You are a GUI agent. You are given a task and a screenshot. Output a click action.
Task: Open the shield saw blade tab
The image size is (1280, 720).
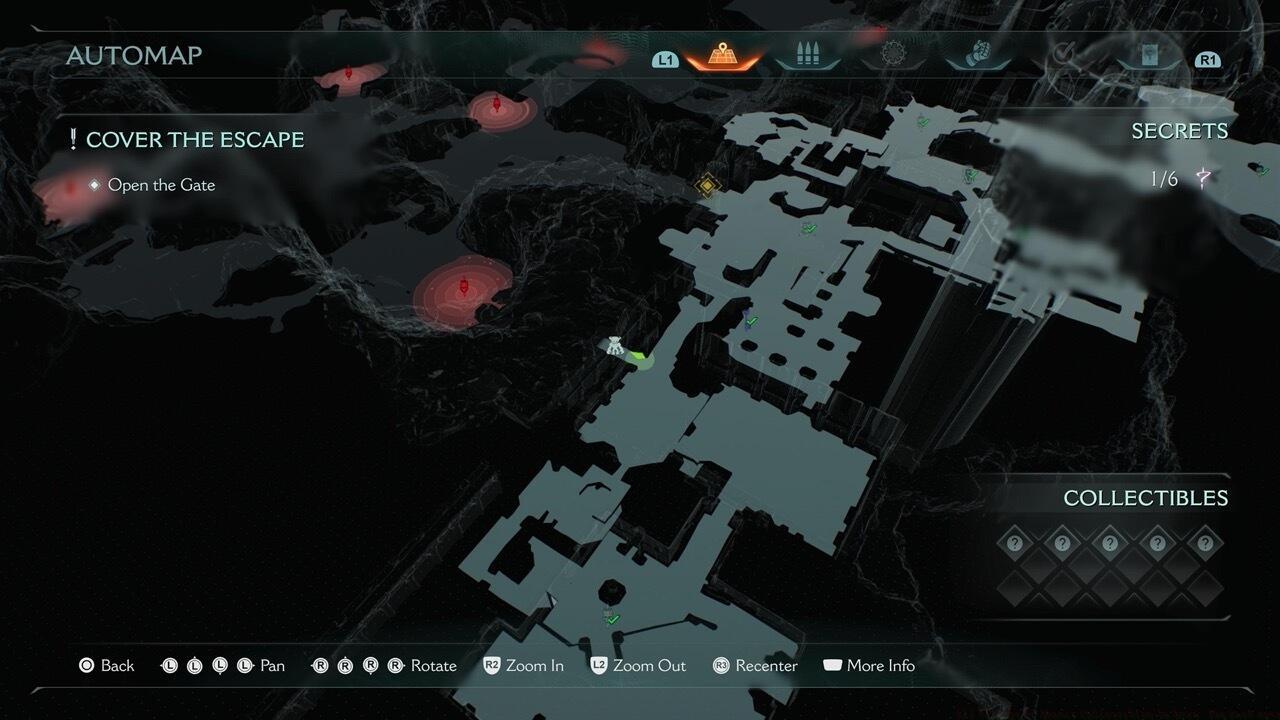point(893,55)
